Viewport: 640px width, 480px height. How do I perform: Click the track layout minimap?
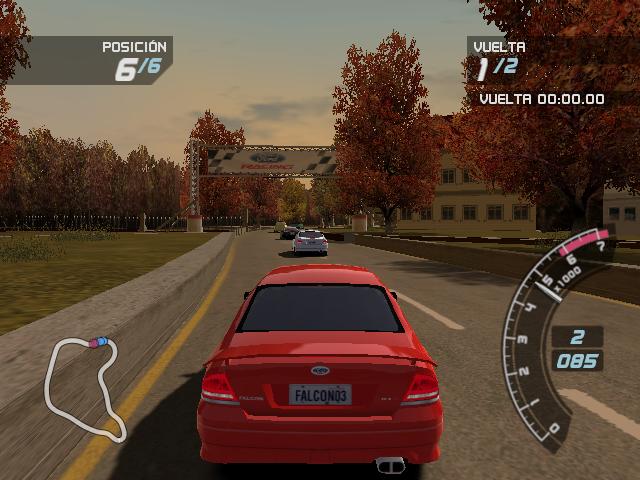coord(85,388)
